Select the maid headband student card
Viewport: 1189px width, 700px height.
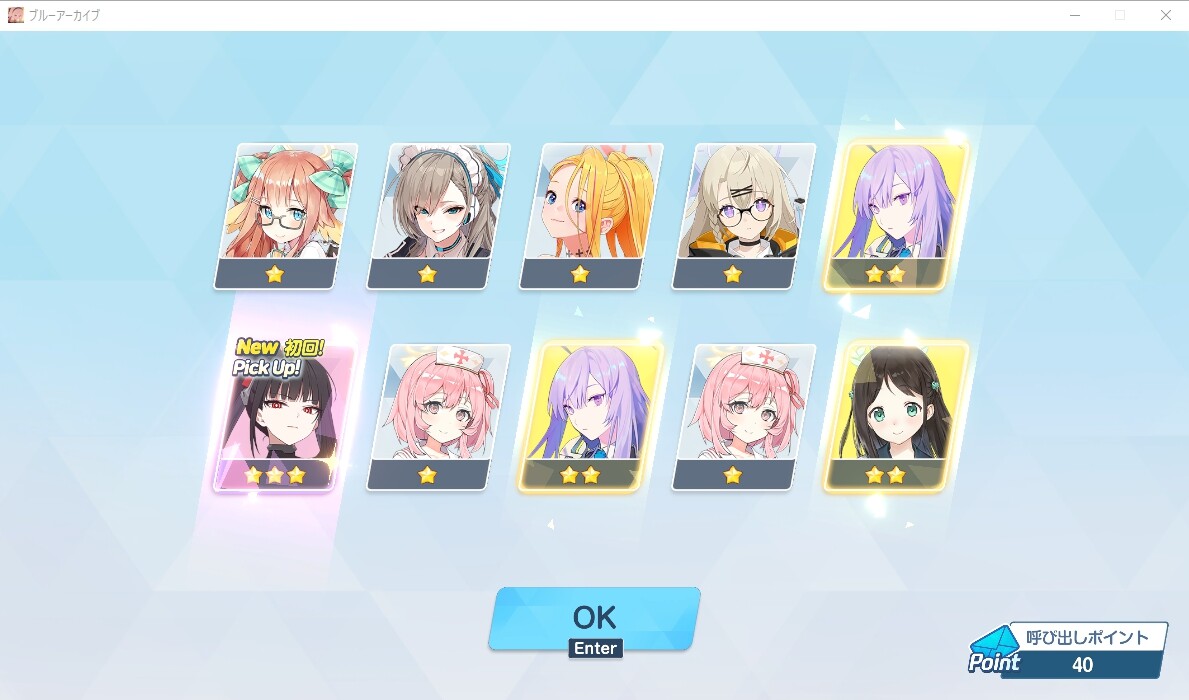coord(438,214)
